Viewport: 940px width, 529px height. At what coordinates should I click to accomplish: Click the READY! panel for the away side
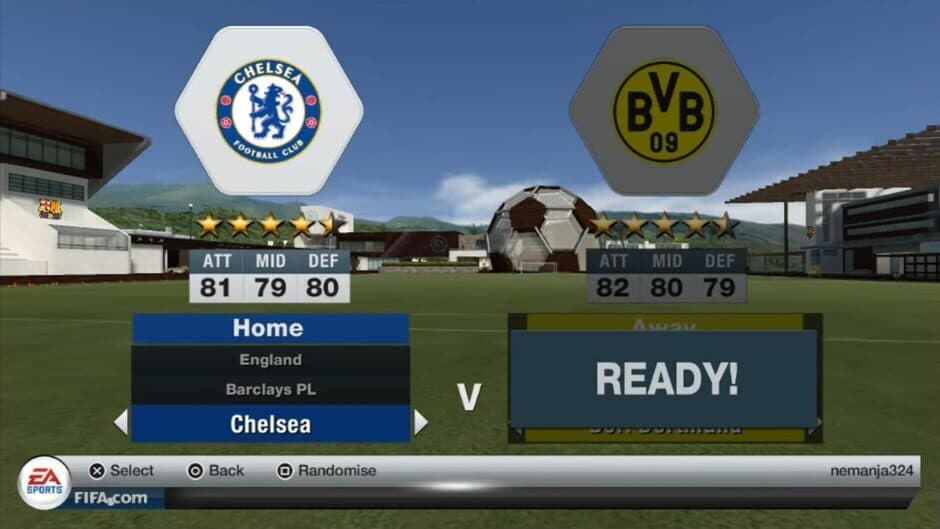click(666, 379)
